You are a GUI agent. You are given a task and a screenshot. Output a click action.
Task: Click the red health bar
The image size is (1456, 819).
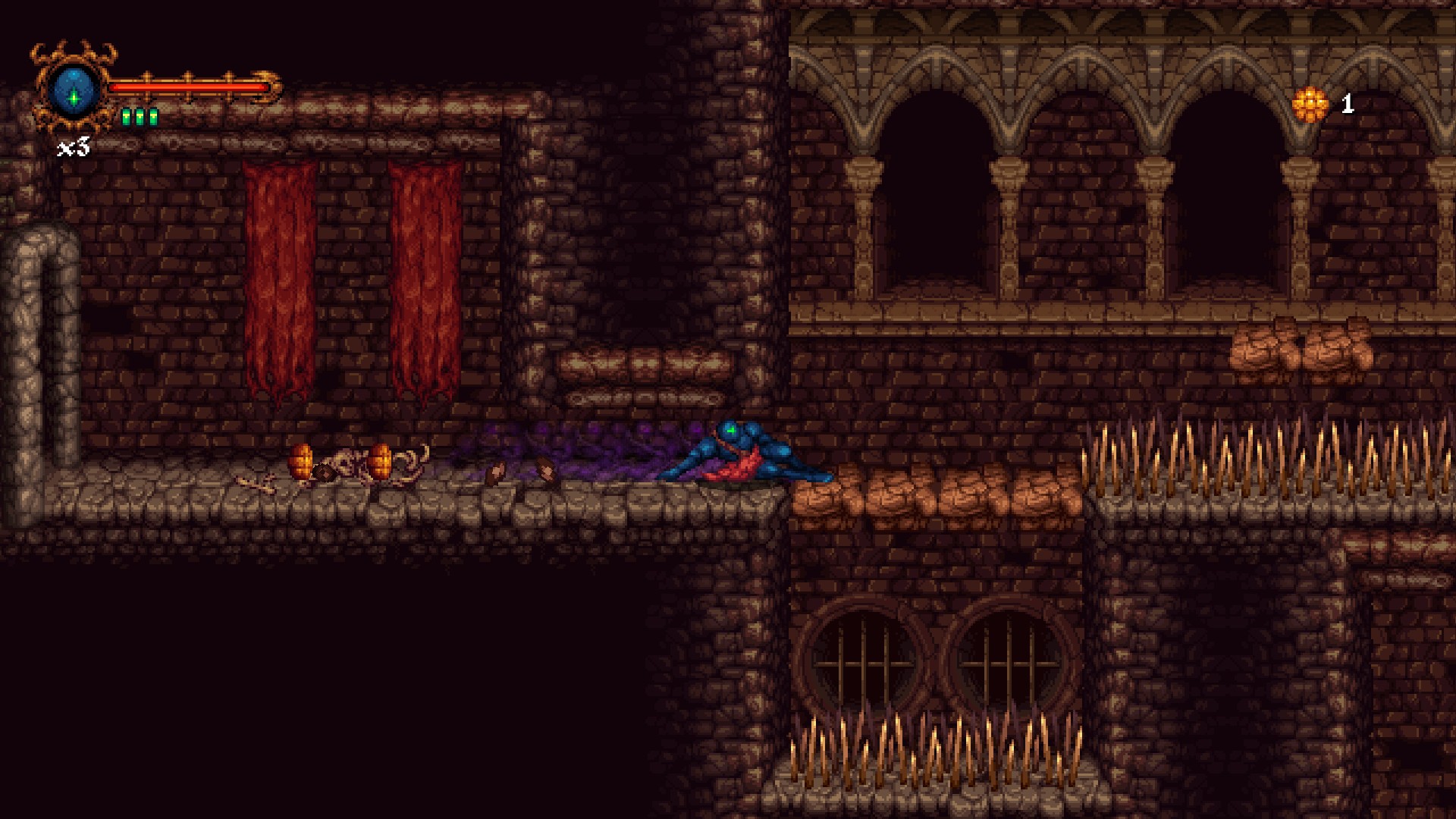coord(190,87)
